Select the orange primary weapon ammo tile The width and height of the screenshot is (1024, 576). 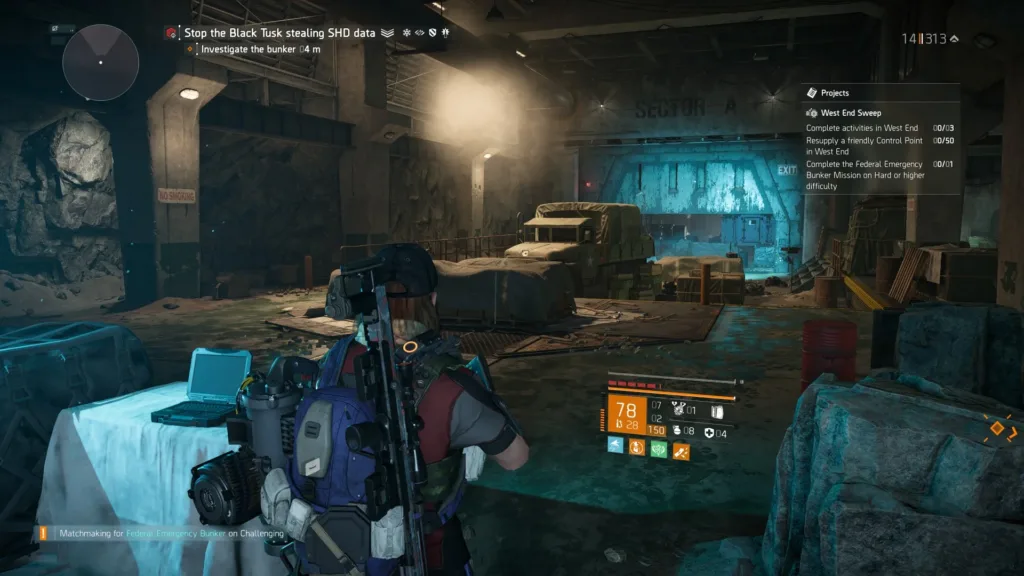(x=625, y=415)
